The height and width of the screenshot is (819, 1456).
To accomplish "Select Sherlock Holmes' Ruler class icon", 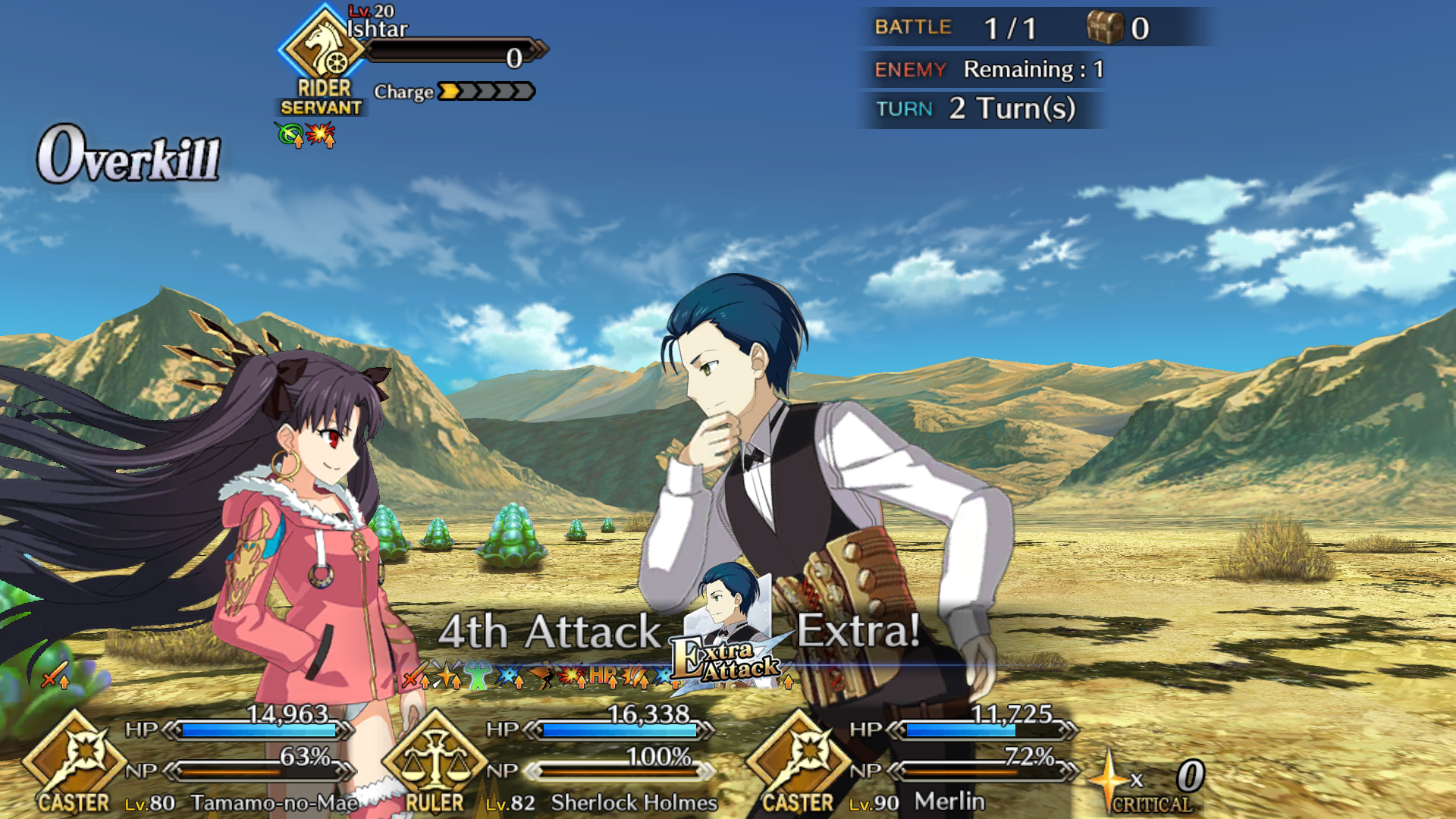I will click(435, 758).
